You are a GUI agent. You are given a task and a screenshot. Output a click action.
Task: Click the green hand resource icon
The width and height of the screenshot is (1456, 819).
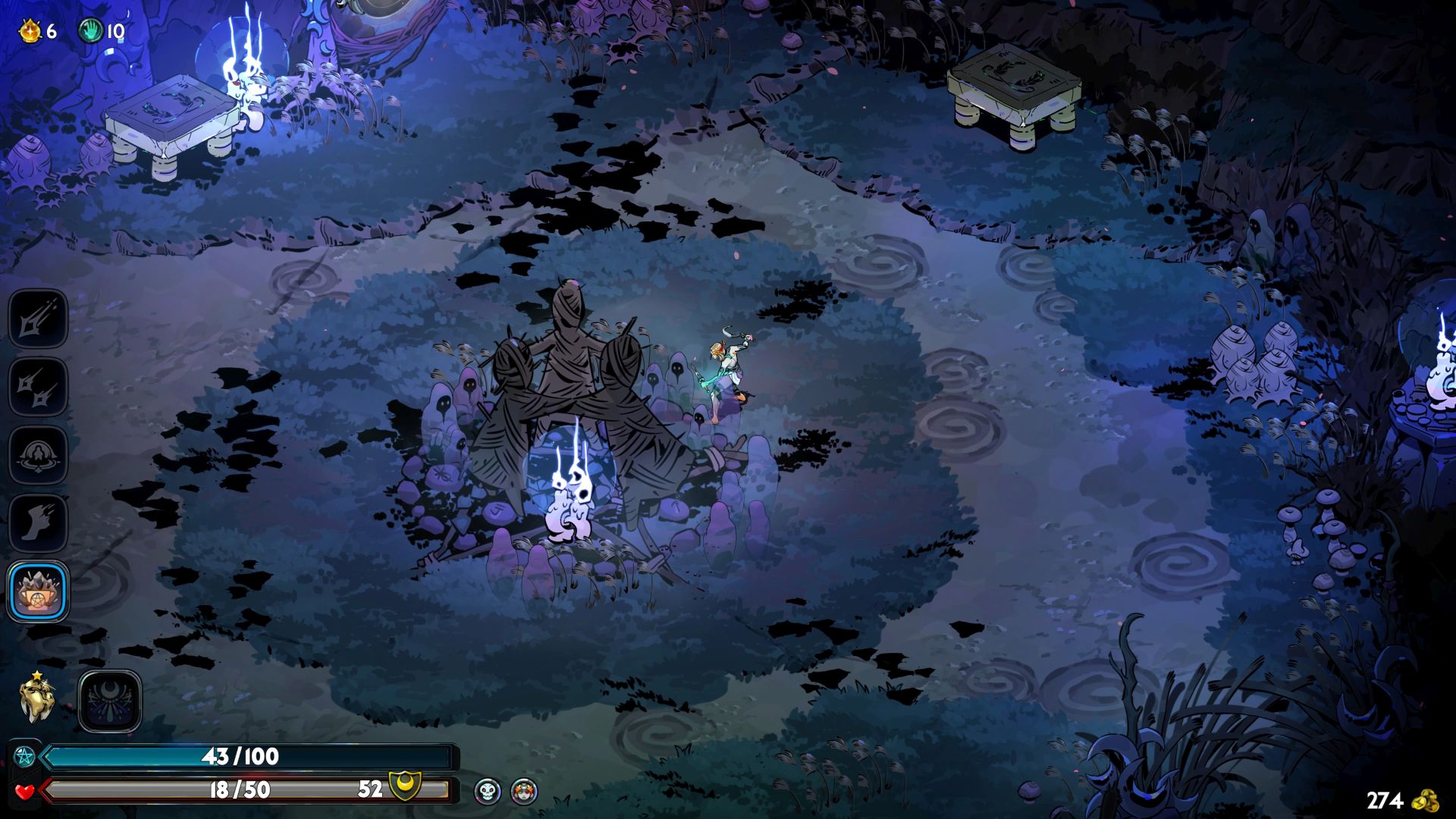point(91,31)
